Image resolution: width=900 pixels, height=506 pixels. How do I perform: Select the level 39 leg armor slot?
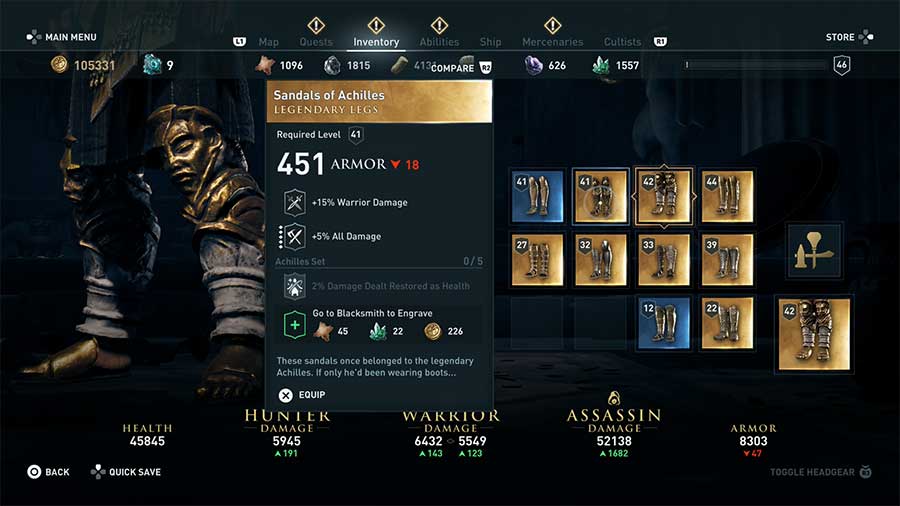[x=727, y=259]
